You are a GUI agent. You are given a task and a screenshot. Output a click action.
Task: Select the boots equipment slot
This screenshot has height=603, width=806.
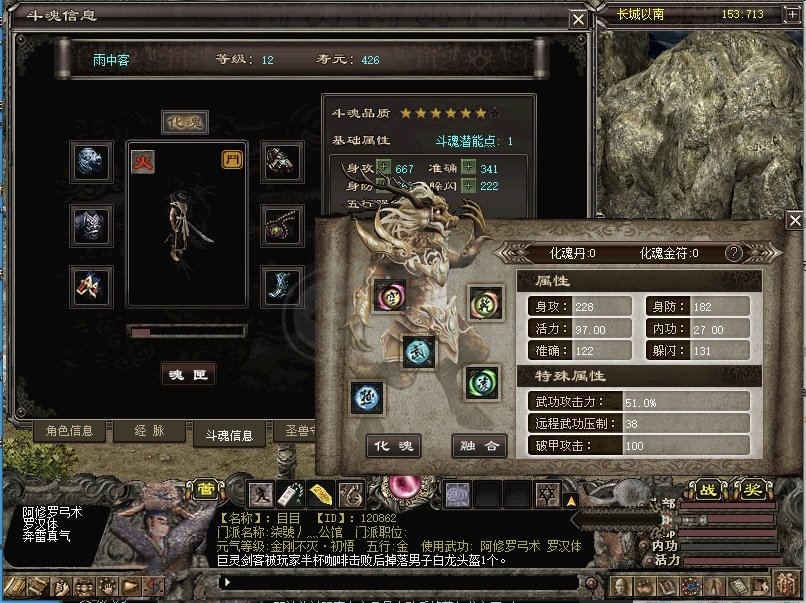click(281, 287)
